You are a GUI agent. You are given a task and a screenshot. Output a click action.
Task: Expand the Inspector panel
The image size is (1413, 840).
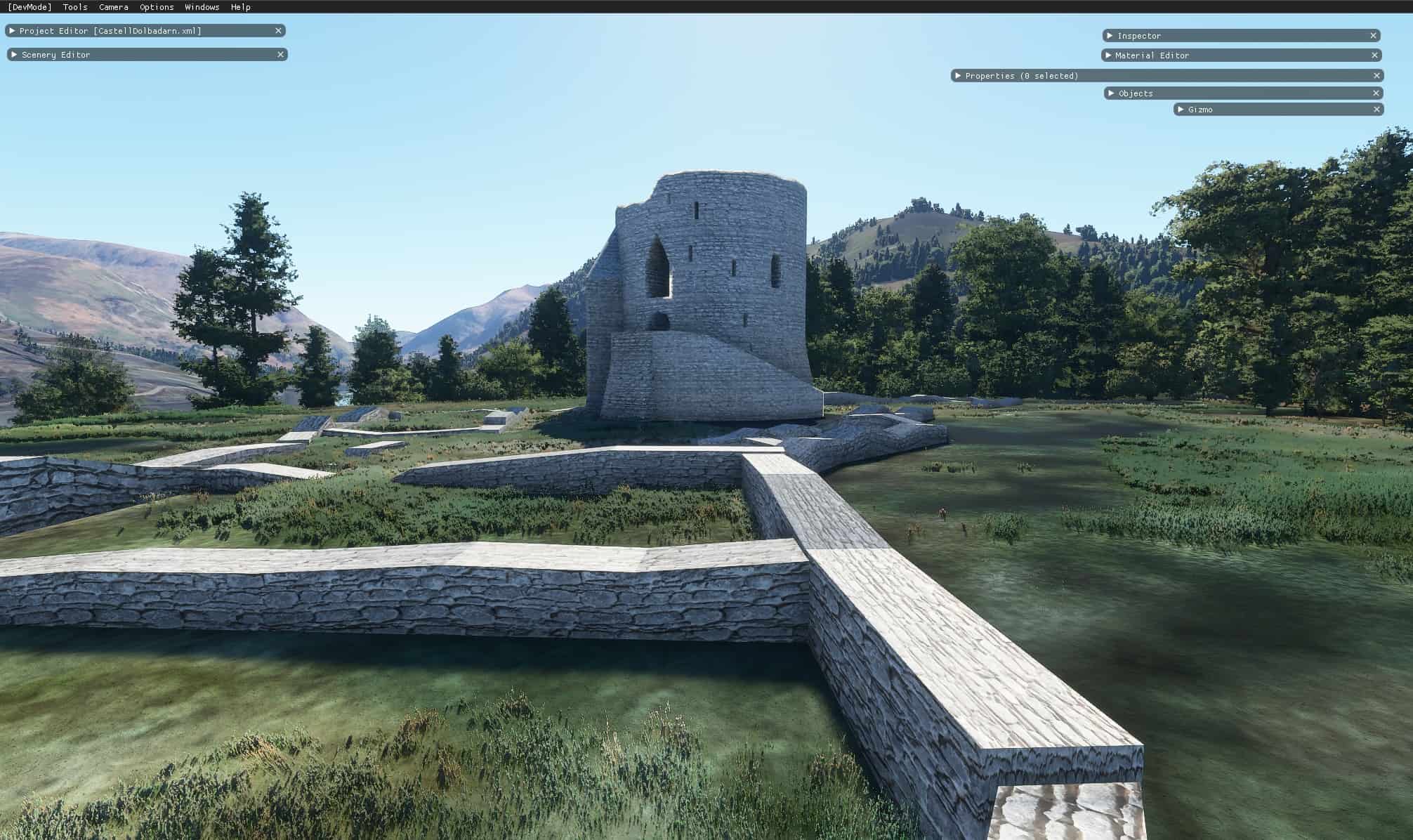(1110, 36)
